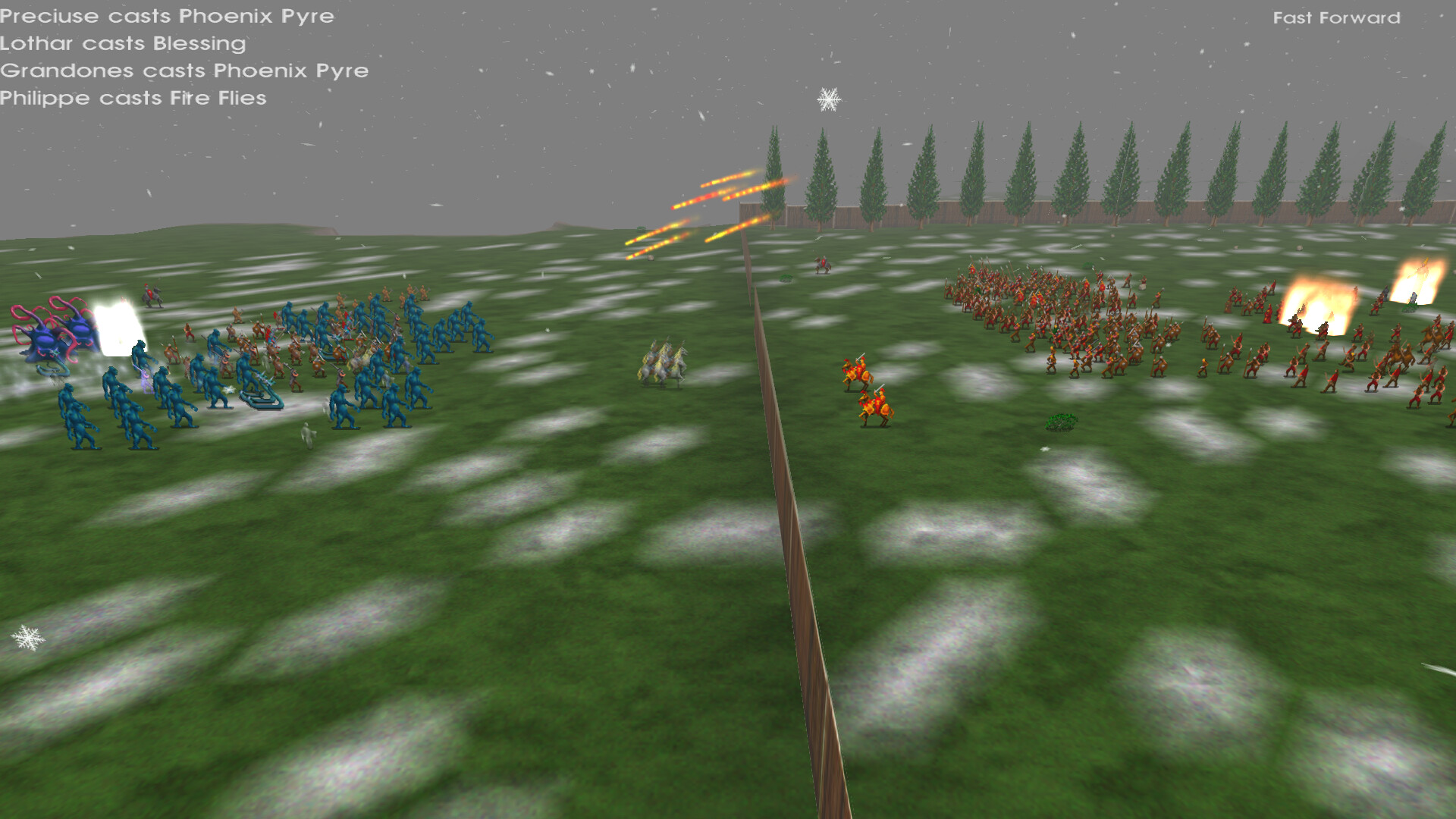Click the "Preciuse casts Phoenix Pyre" message
The image size is (1456, 819).
pyautogui.click(x=167, y=16)
